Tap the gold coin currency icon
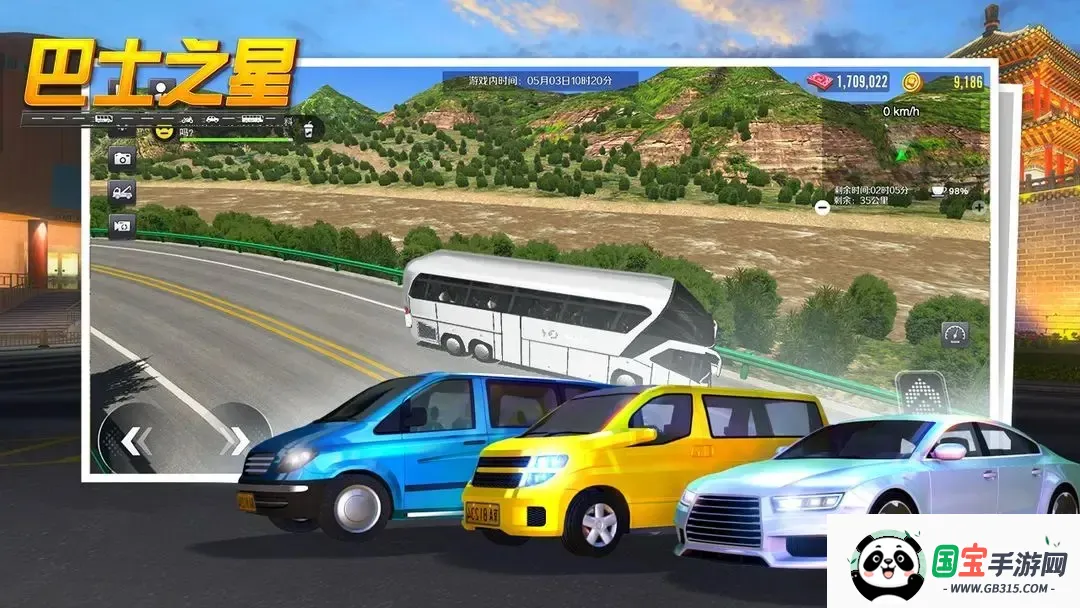The image size is (1080, 608). click(911, 82)
